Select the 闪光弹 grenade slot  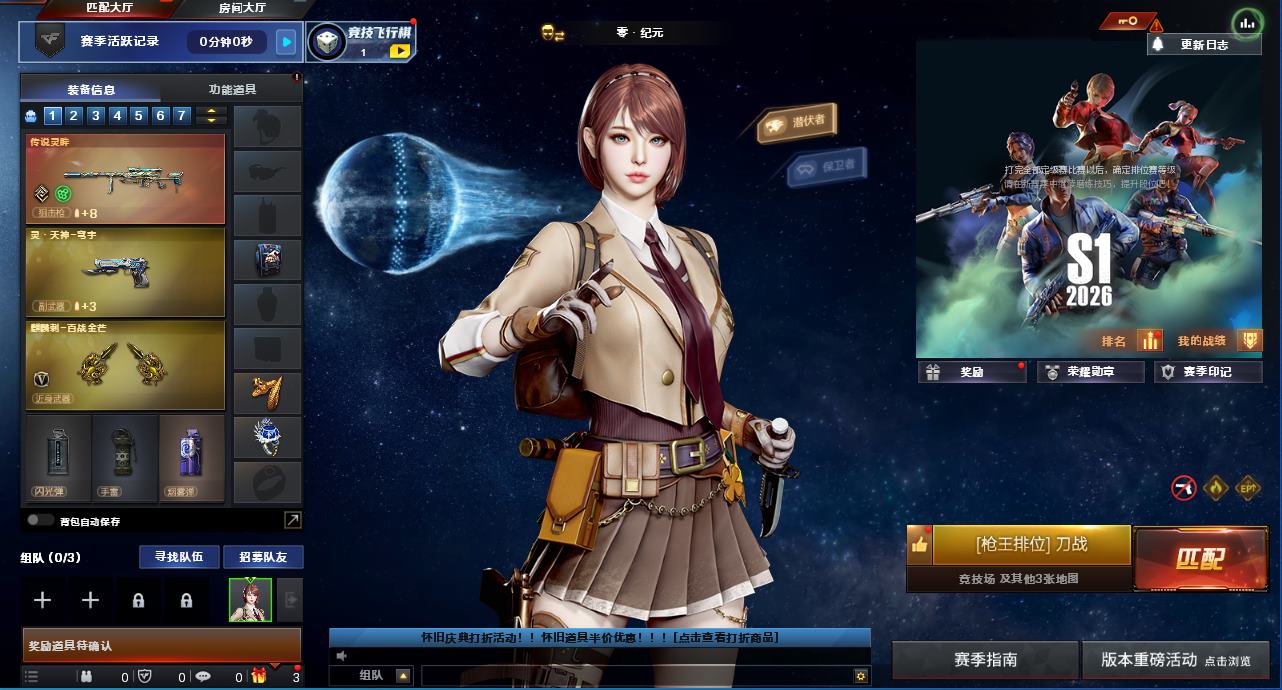[58, 459]
